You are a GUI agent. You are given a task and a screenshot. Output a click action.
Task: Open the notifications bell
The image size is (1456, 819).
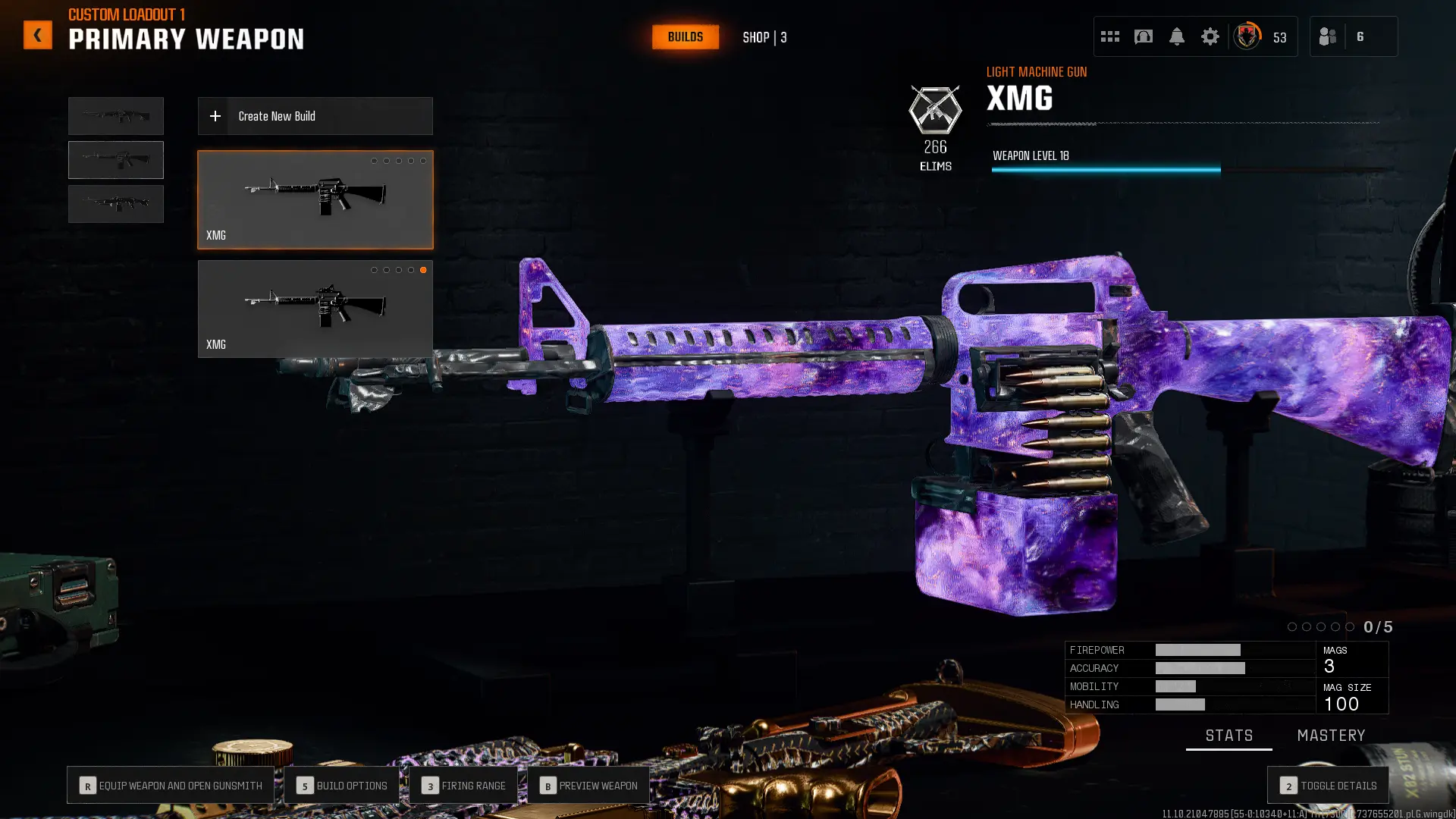point(1177,36)
